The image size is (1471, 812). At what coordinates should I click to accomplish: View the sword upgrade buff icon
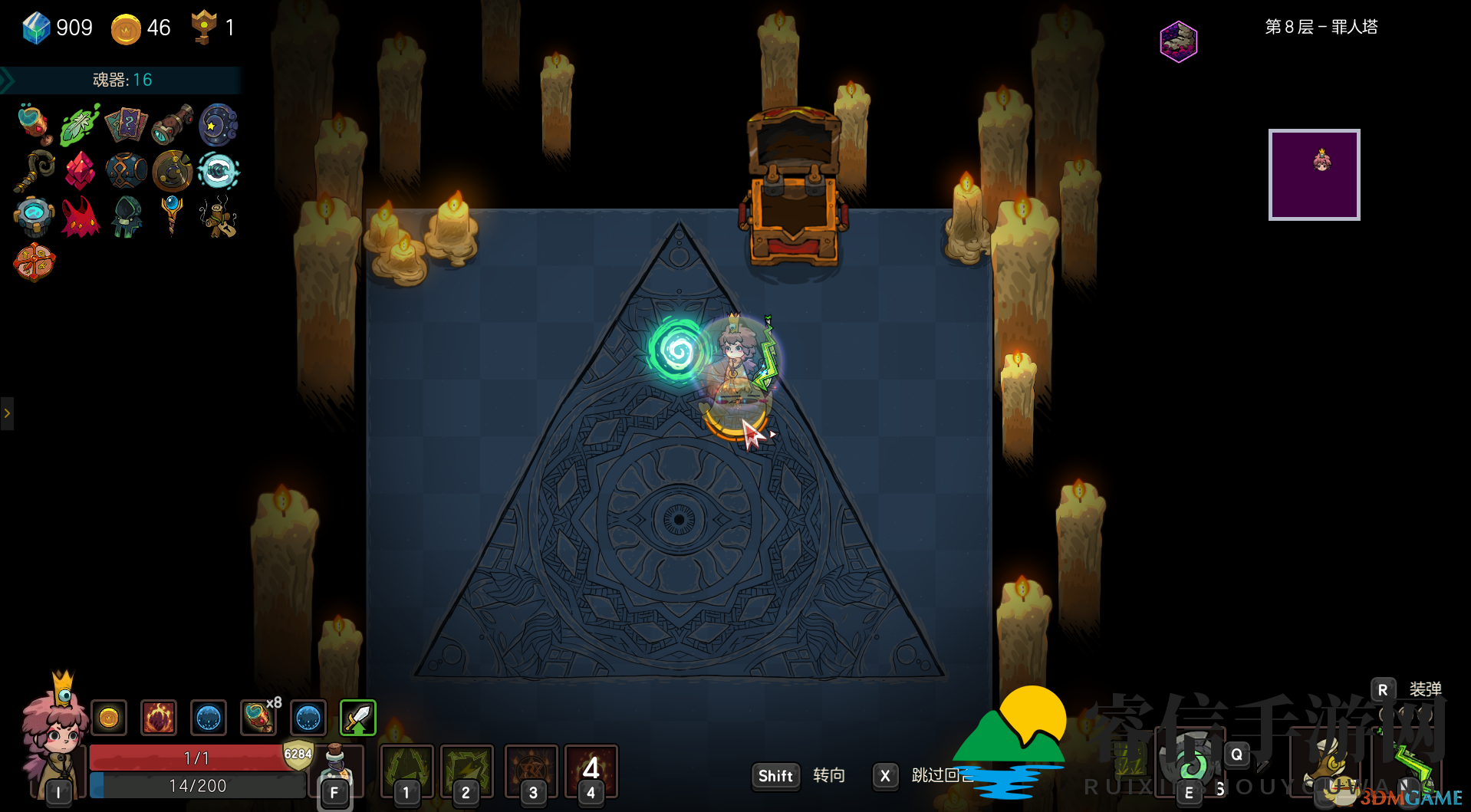point(357,718)
